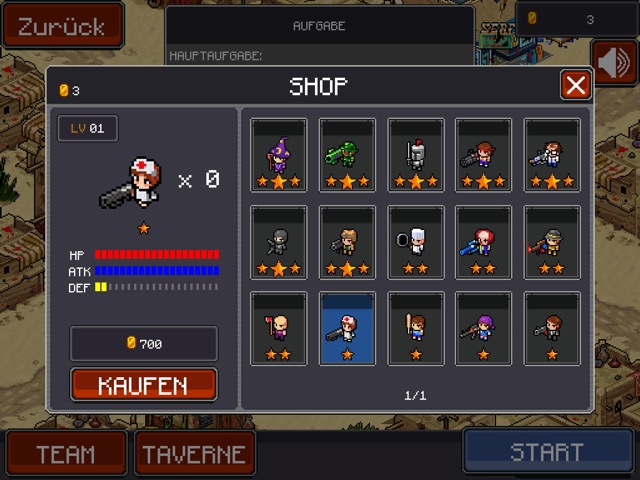Image resolution: width=640 pixels, height=480 pixels.
Task: Go back with the Zurück button
Action: pyautogui.click(x=62, y=26)
